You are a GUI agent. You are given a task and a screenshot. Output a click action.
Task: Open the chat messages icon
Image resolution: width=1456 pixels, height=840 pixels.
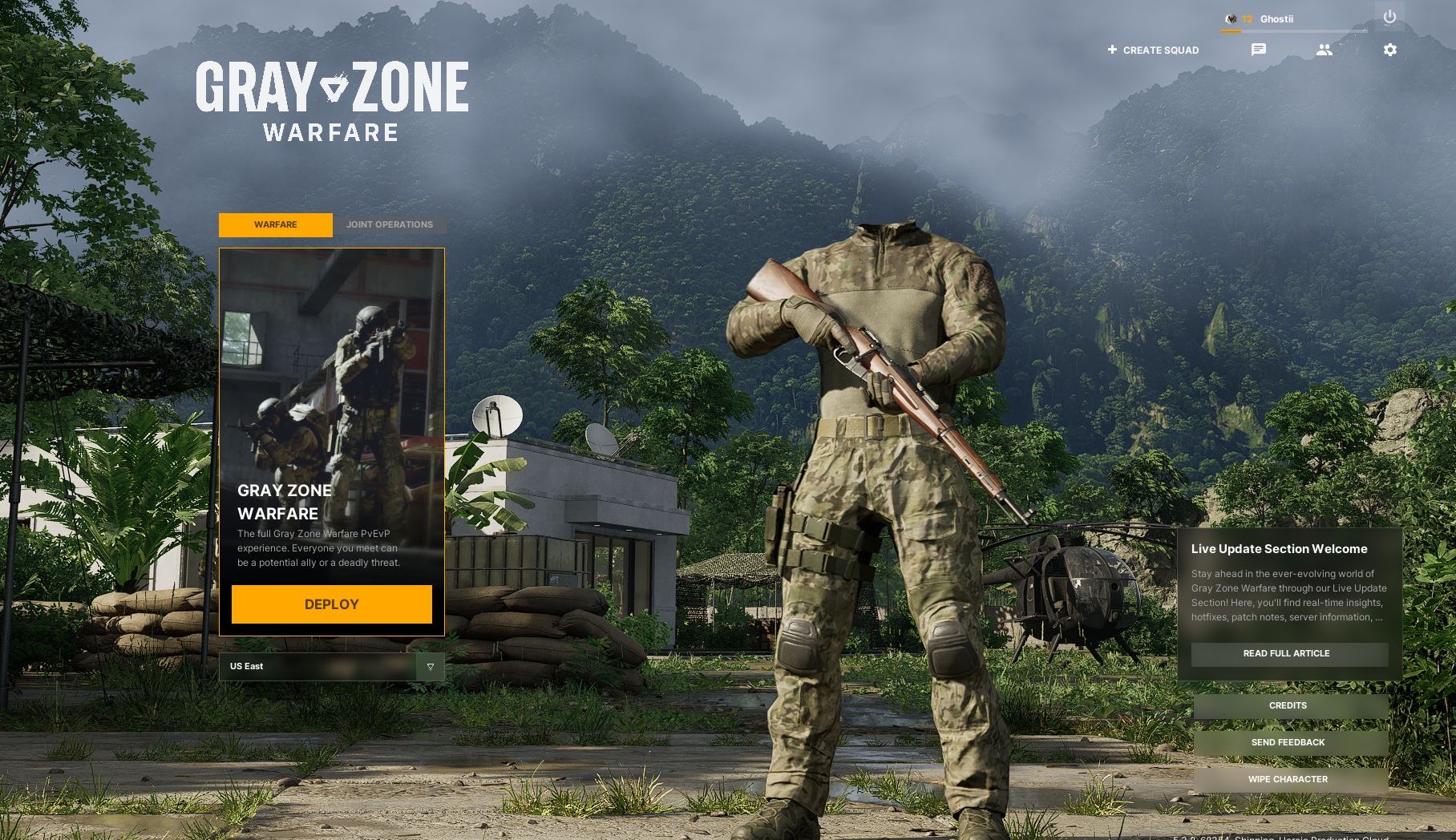[1259, 50]
